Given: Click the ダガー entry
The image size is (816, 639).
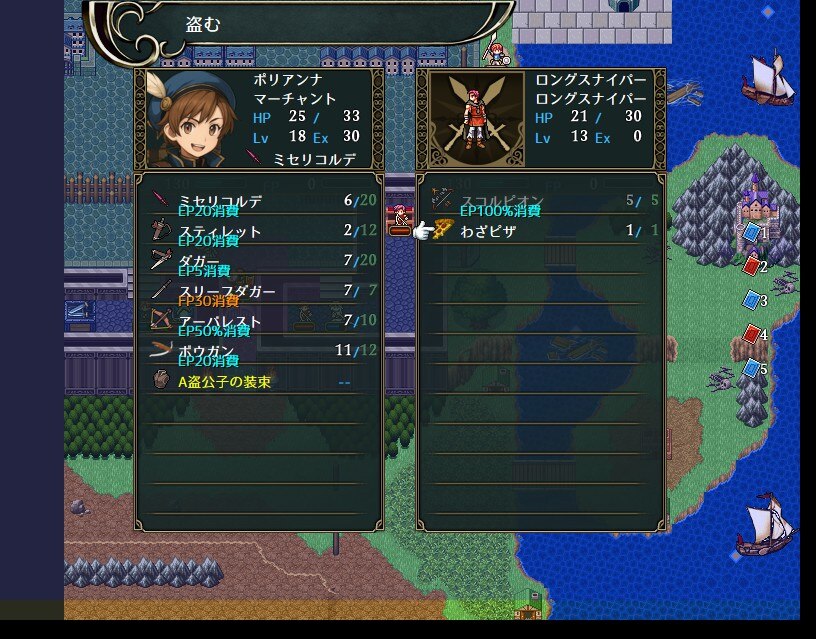Looking at the screenshot, I should point(258,261).
